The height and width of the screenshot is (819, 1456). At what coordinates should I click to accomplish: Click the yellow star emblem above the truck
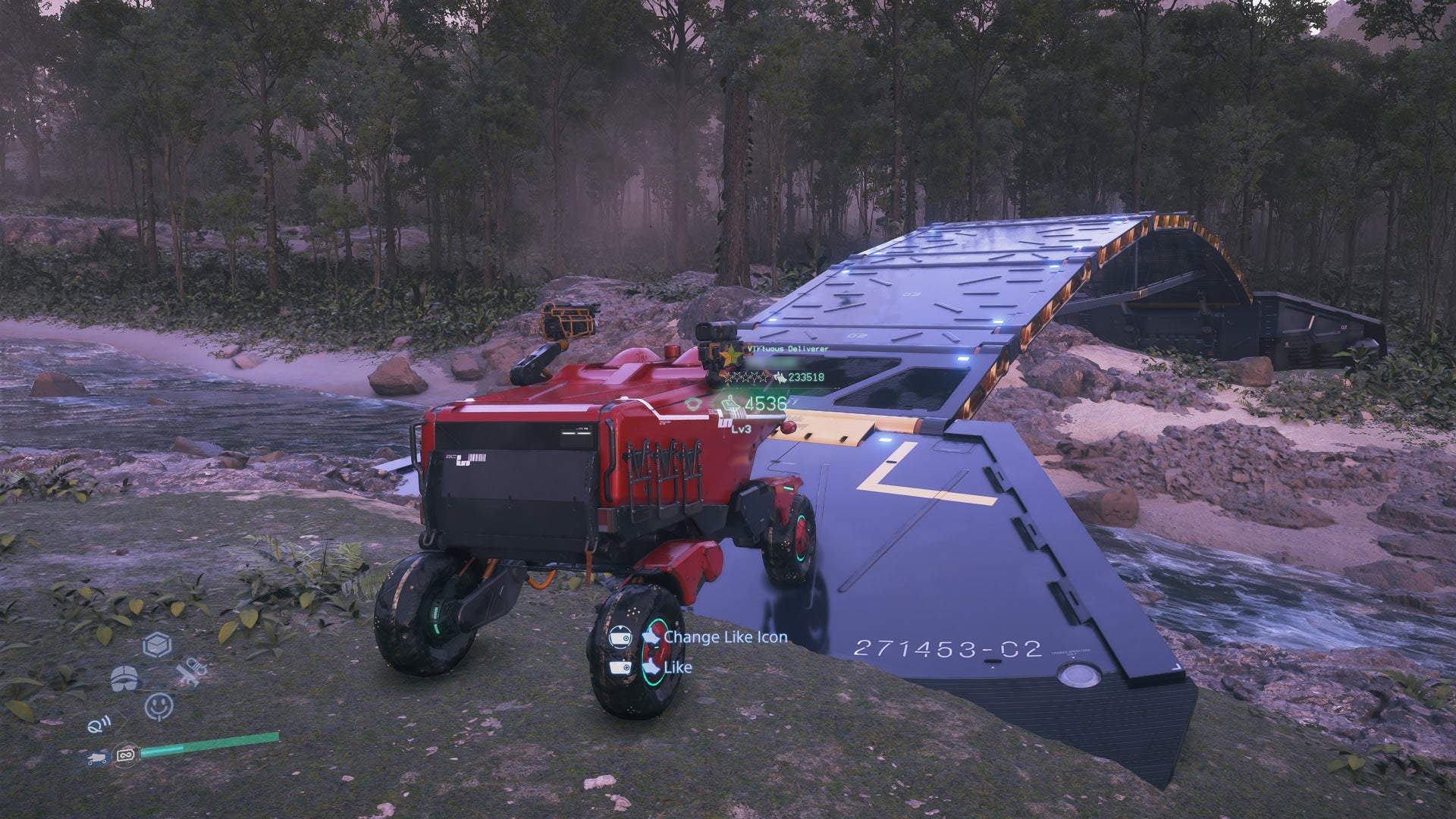(732, 355)
